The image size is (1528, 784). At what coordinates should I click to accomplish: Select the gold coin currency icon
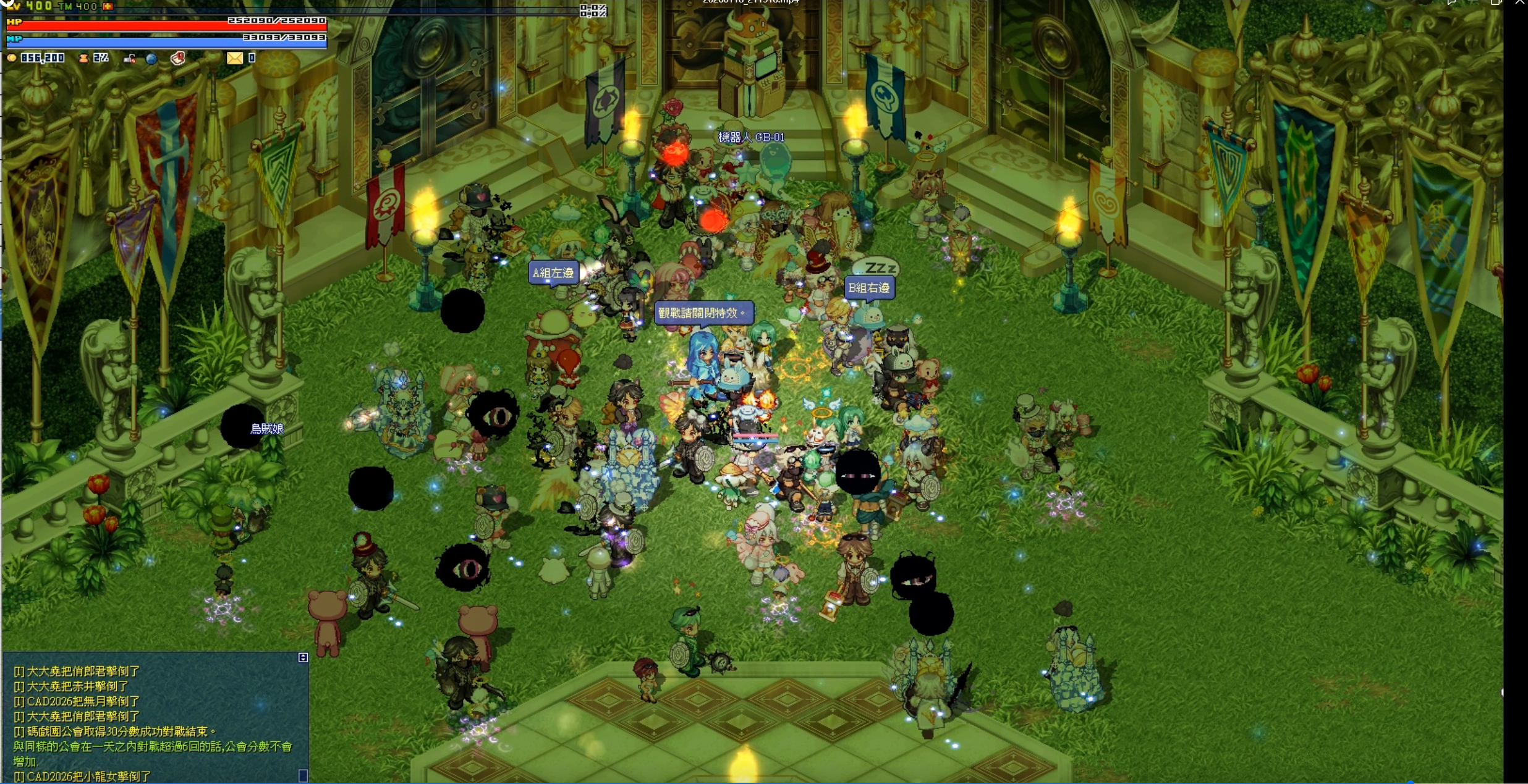click(x=11, y=58)
